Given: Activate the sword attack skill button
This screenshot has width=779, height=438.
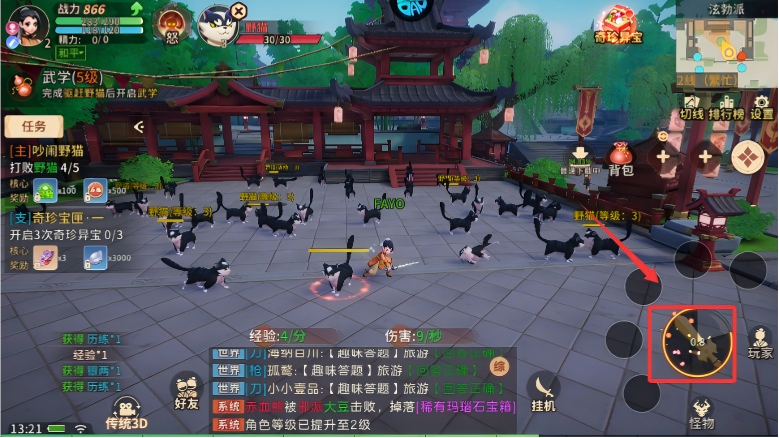Looking at the screenshot, I should 698,345.
